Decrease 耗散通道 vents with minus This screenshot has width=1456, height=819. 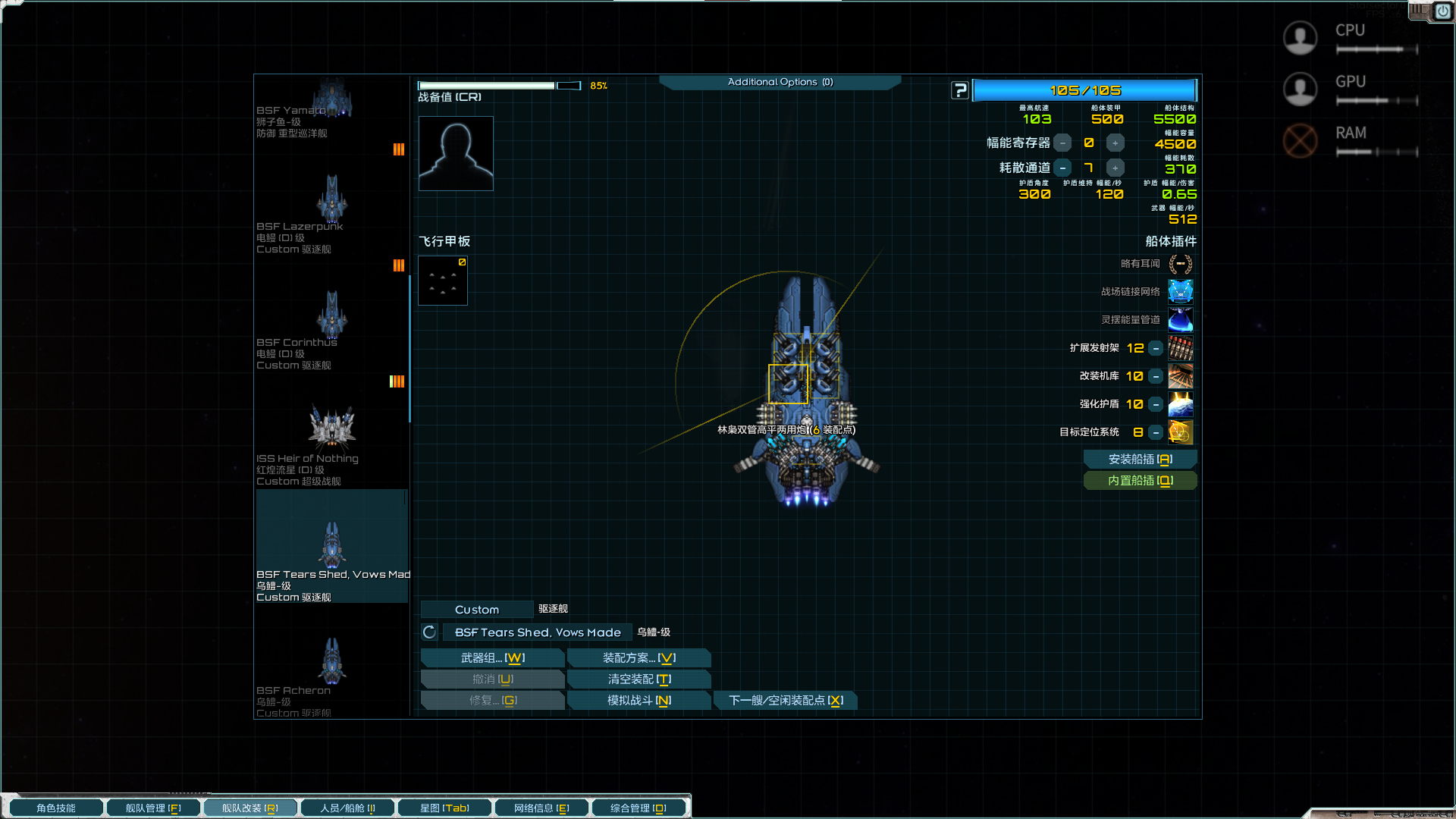[x=1063, y=168]
